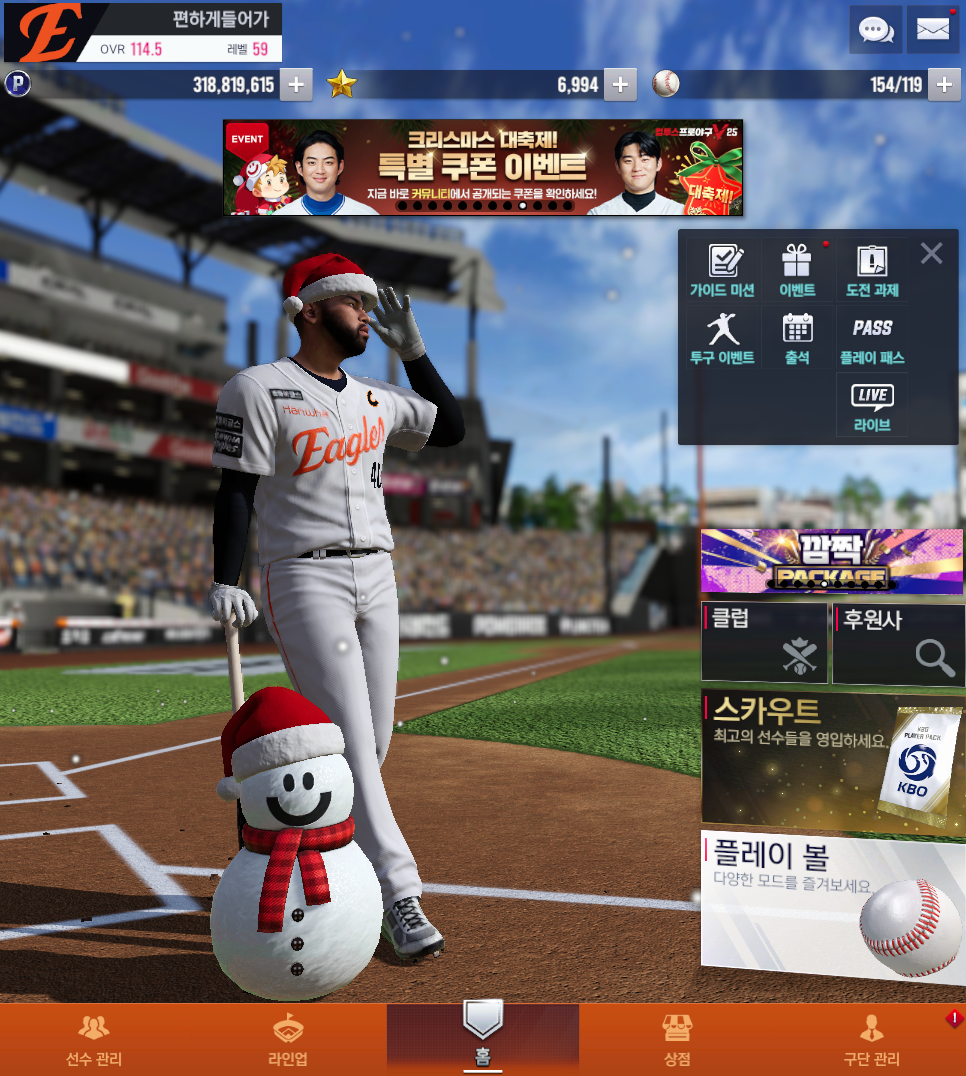Open the mailbox envelope icon
966x1076 pixels.
(x=932, y=30)
